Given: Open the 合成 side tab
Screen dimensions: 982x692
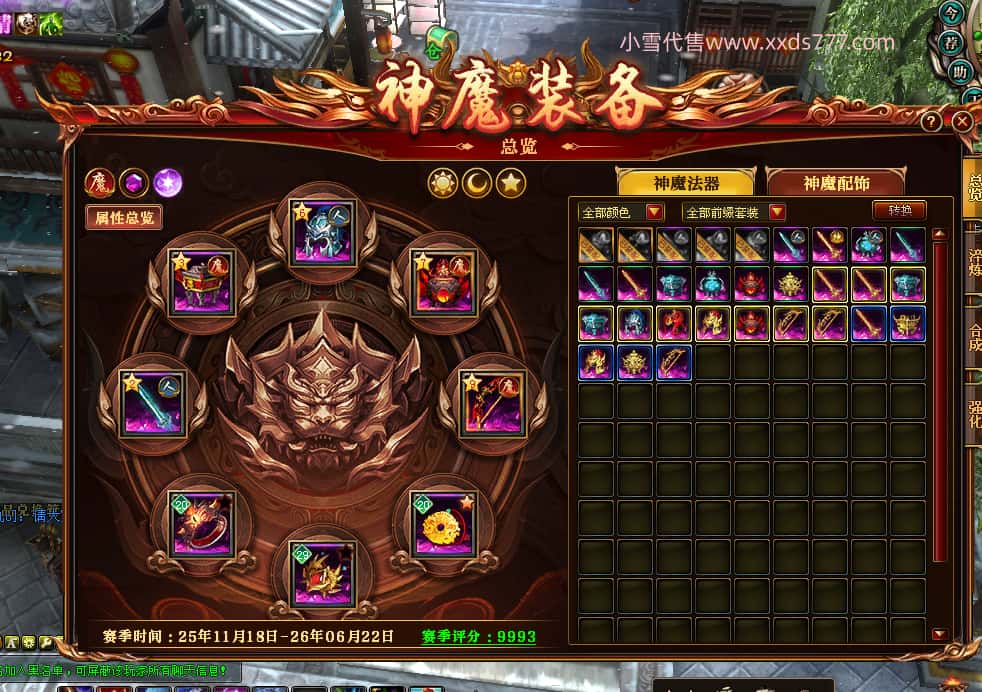Looking at the screenshot, I should click(974, 337).
